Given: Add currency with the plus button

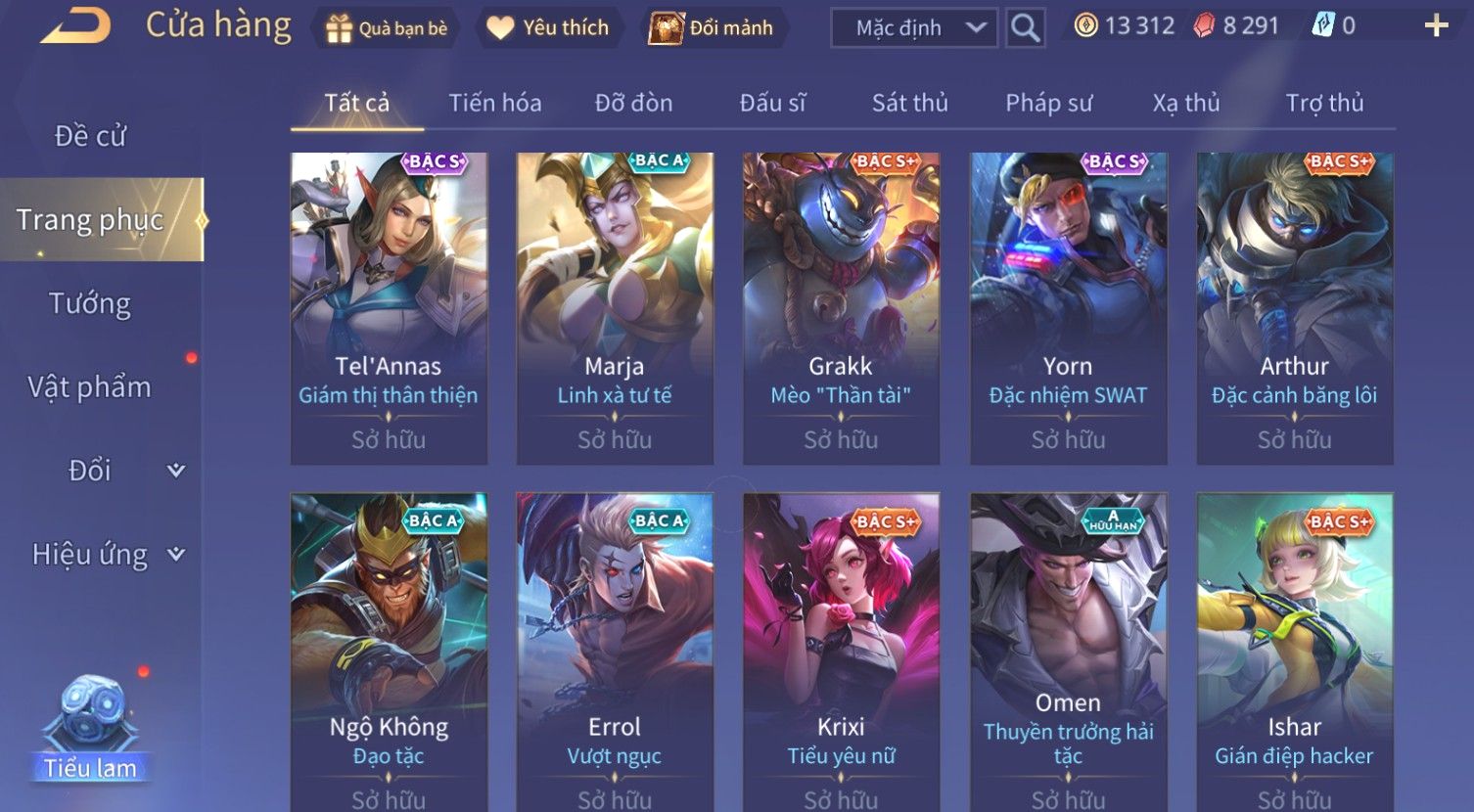Looking at the screenshot, I should click(1436, 26).
